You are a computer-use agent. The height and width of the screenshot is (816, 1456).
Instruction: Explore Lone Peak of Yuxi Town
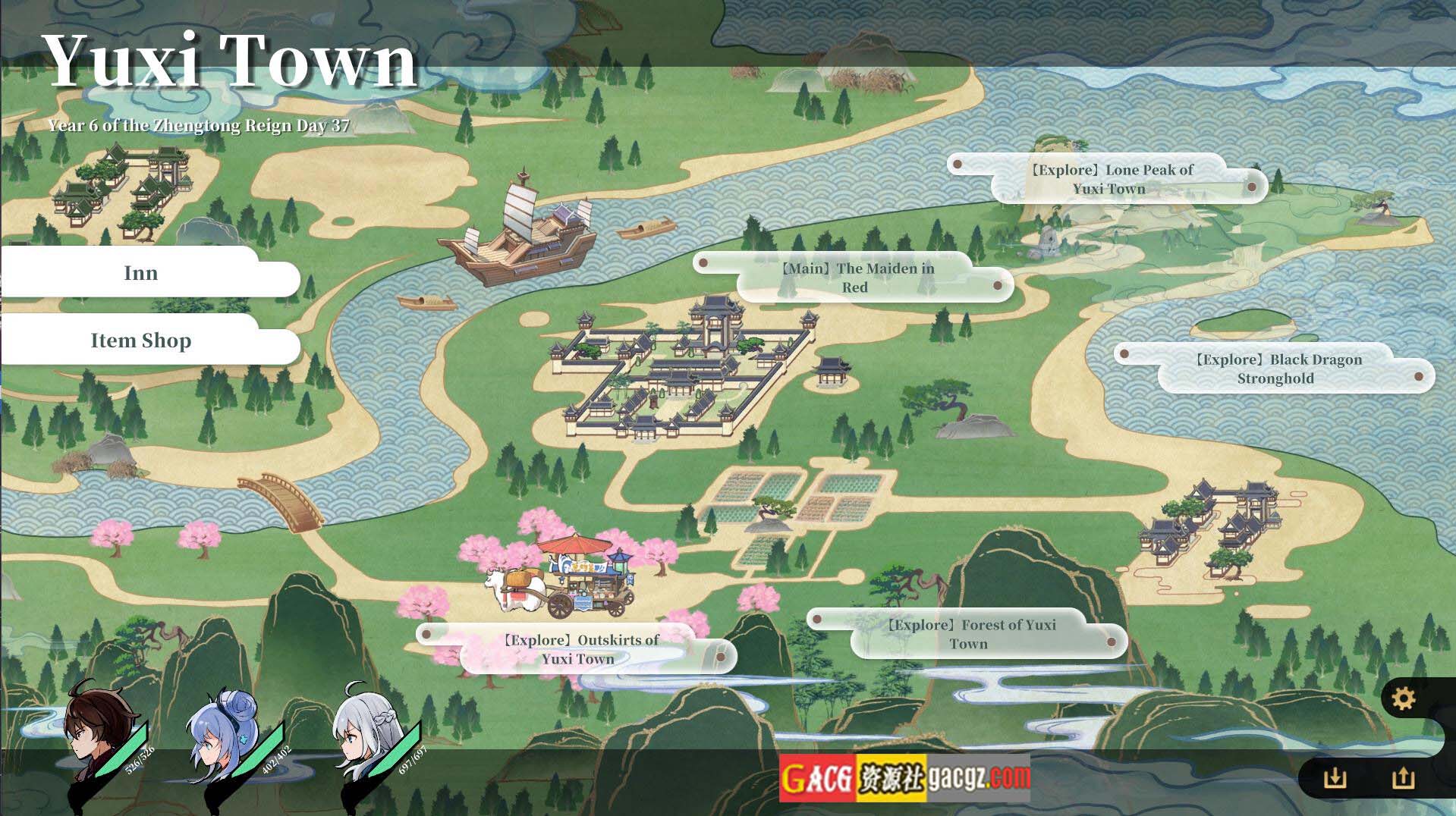pos(1109,179)
